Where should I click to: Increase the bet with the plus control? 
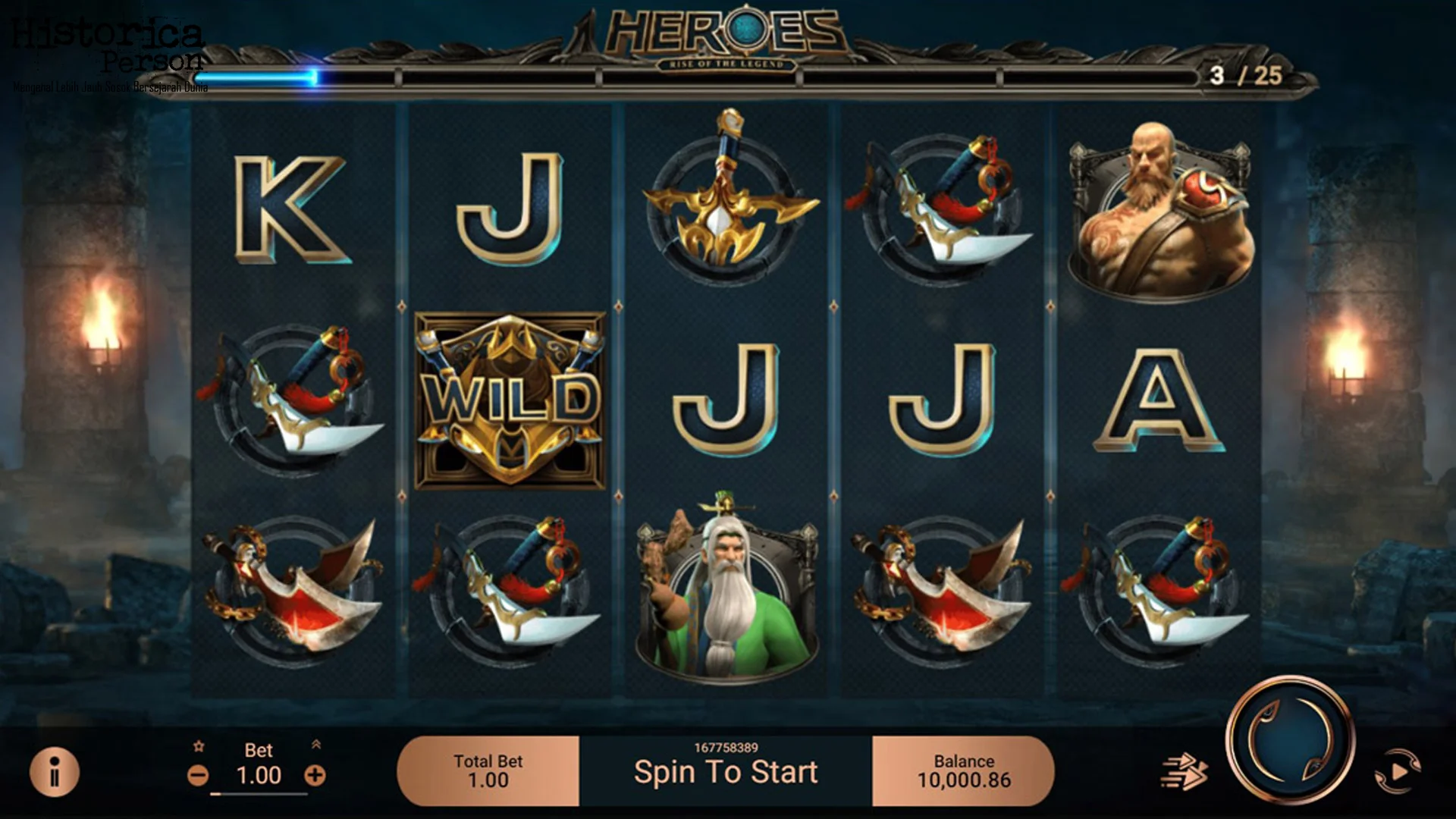pos(316,777)
